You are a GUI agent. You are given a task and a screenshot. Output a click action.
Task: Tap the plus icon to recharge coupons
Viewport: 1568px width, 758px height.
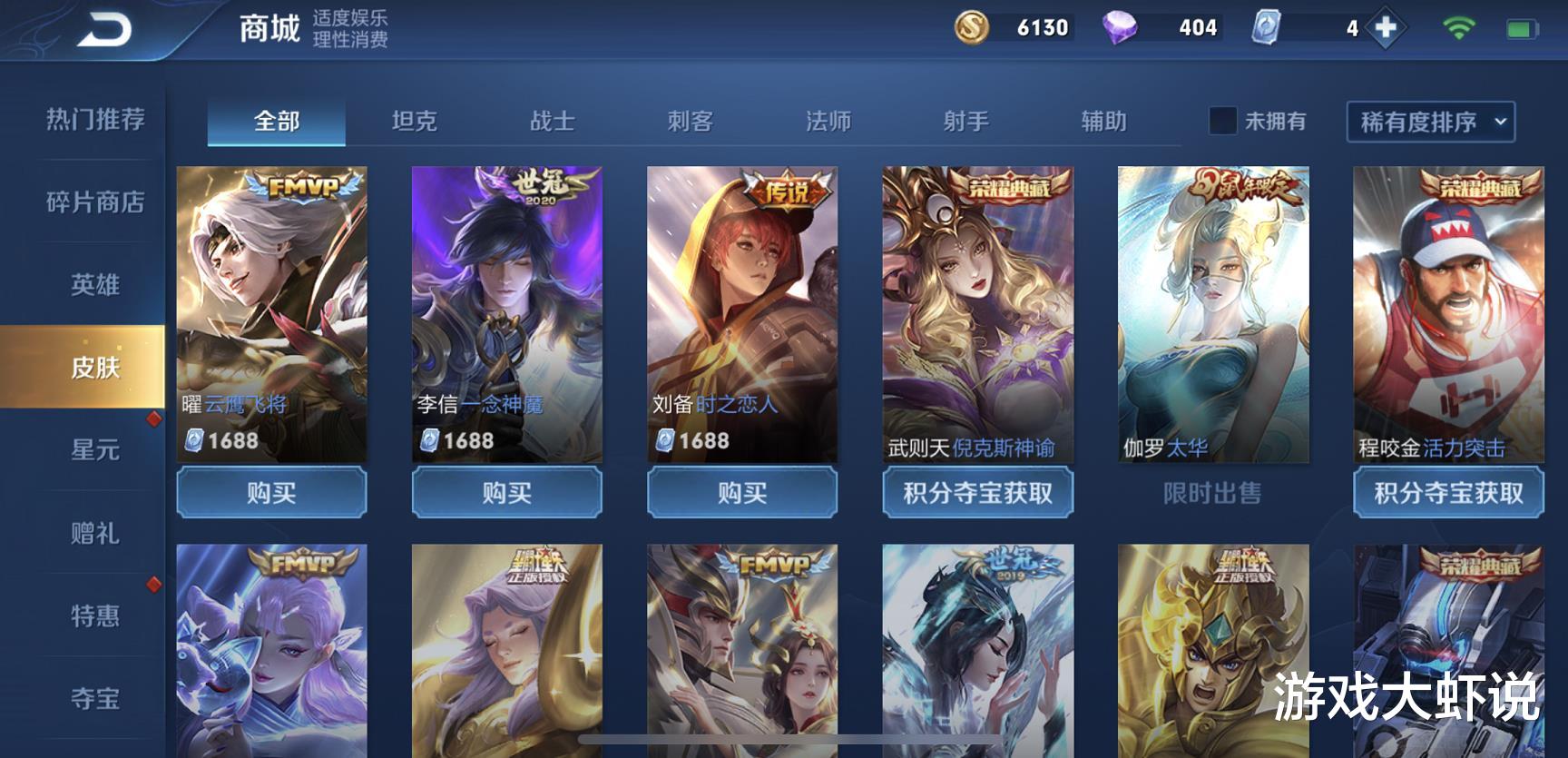1387,28
